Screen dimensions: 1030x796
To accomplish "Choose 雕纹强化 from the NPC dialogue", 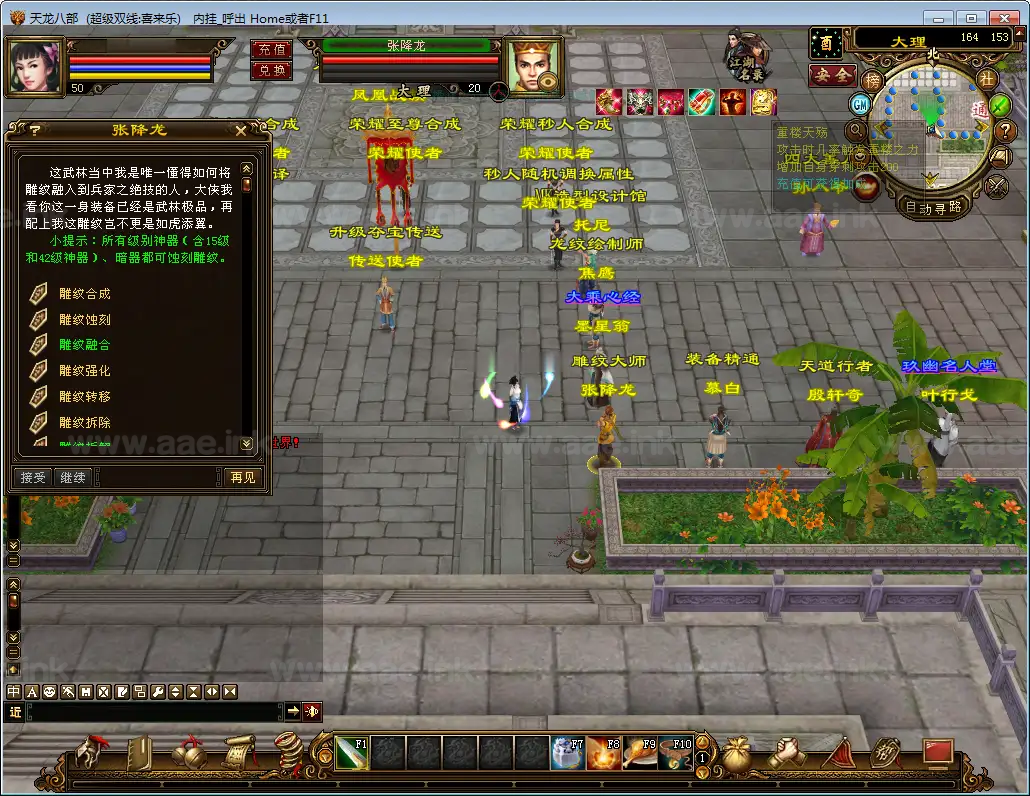I will (x=84, y=371).
